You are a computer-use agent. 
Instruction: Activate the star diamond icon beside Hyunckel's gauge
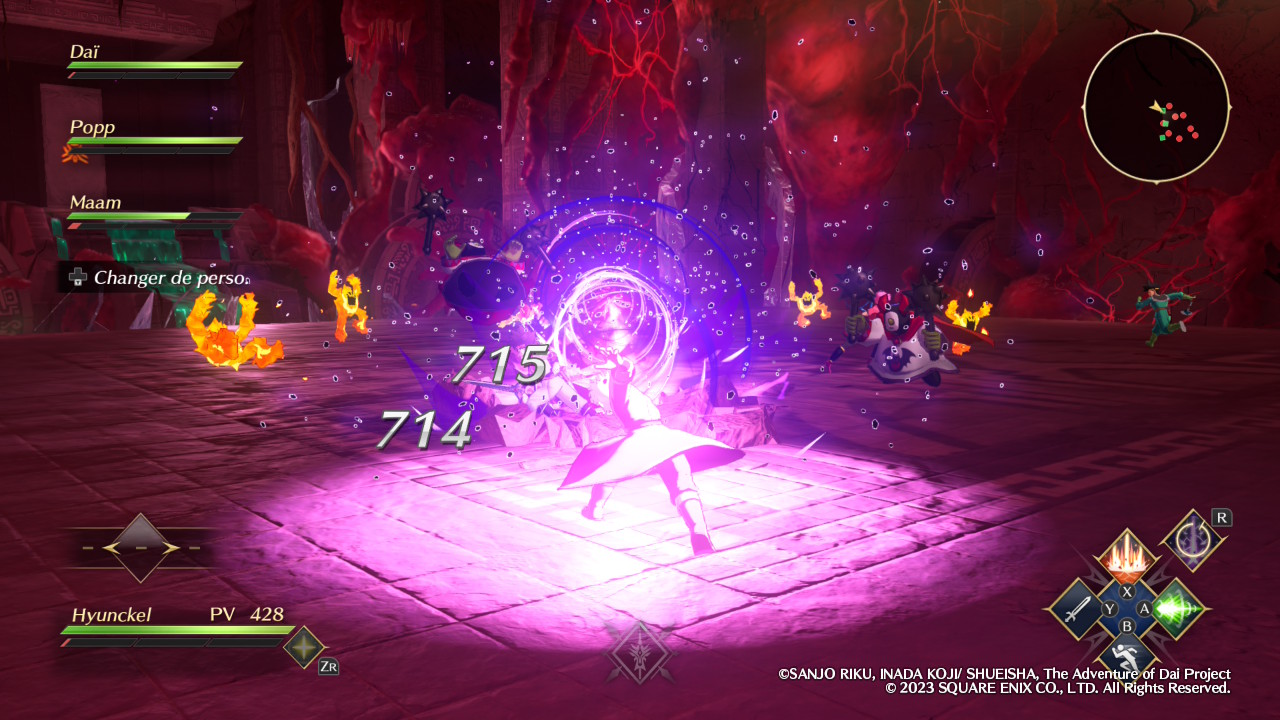304,647
